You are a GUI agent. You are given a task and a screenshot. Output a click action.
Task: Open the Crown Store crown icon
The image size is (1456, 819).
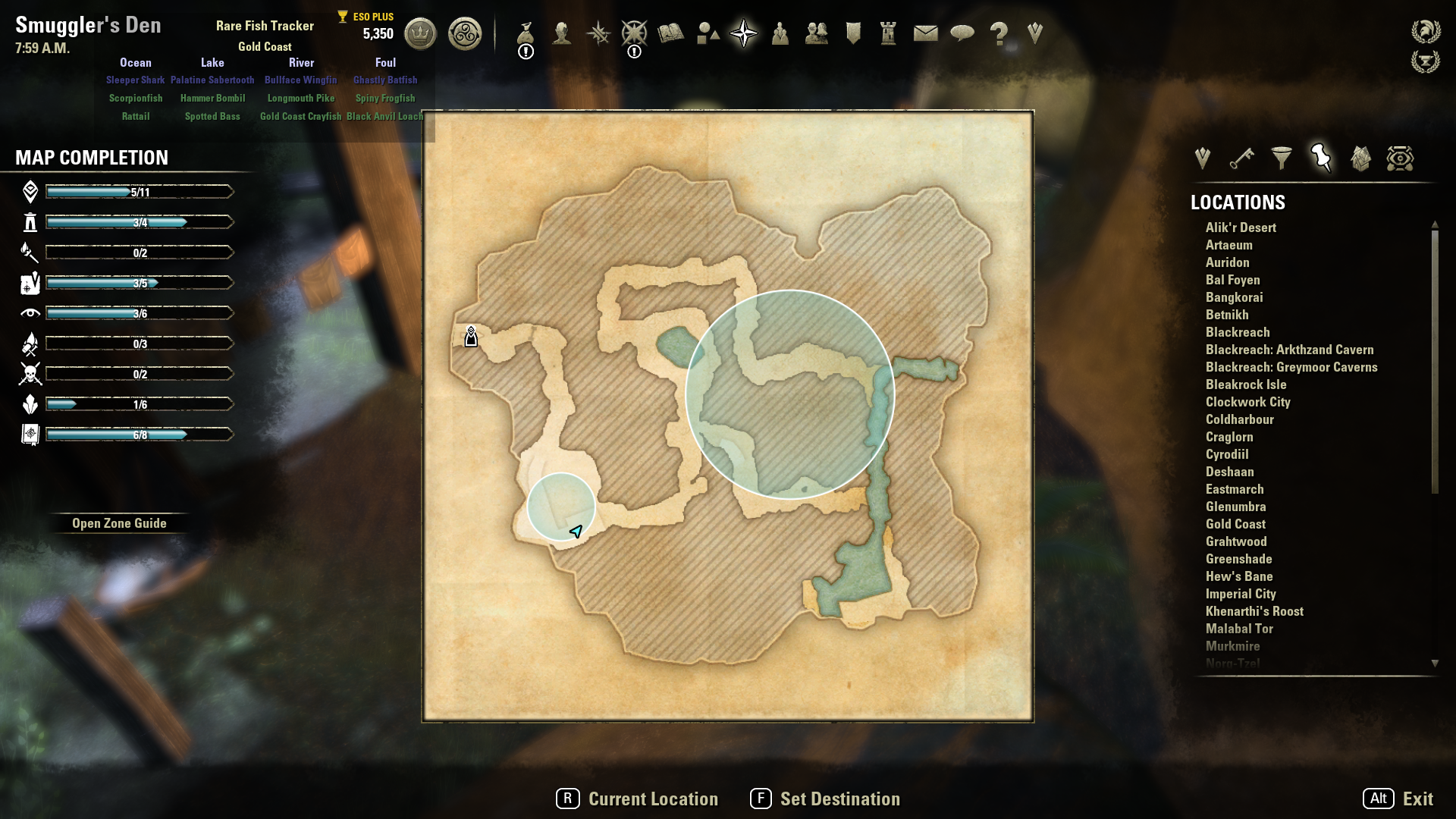[420, 33]
